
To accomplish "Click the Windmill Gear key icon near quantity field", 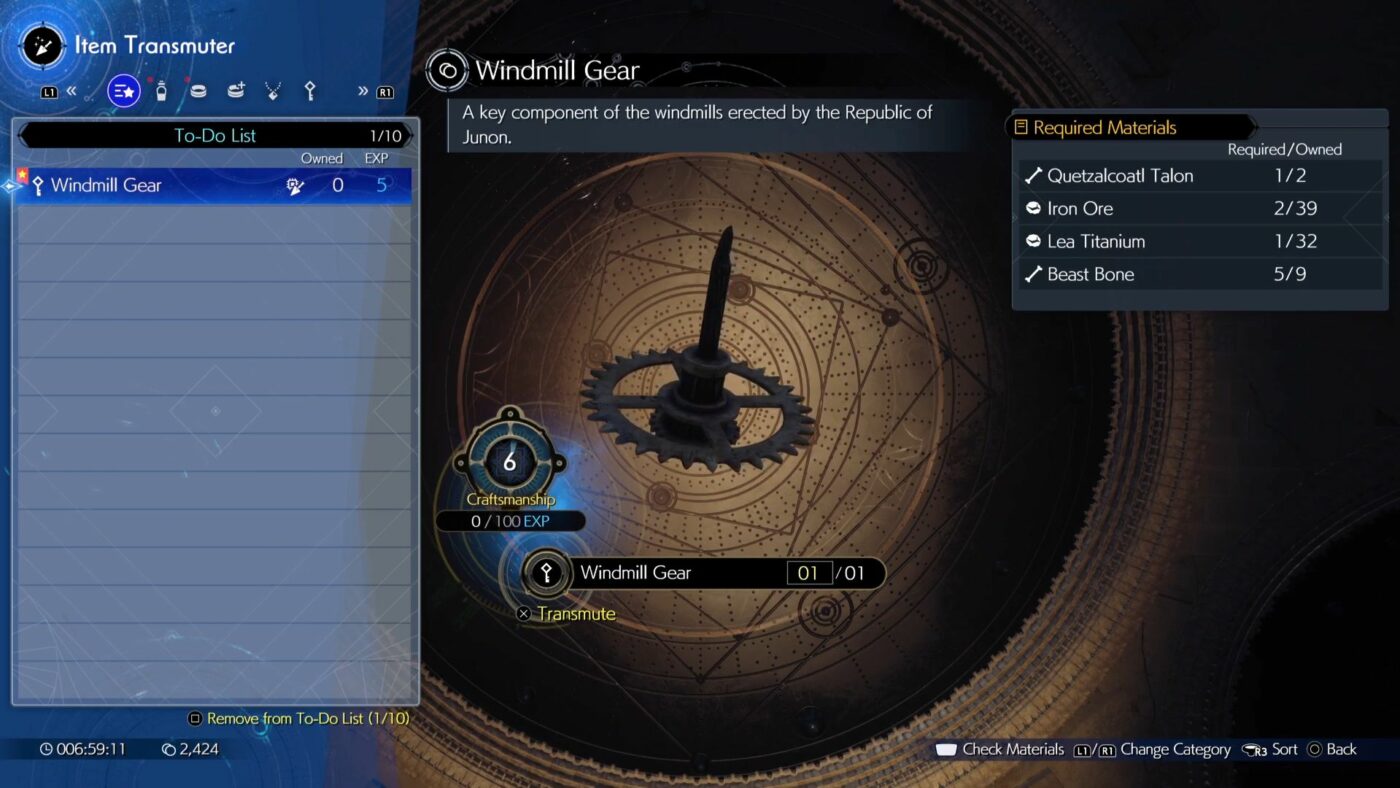I will coord(546,572).
